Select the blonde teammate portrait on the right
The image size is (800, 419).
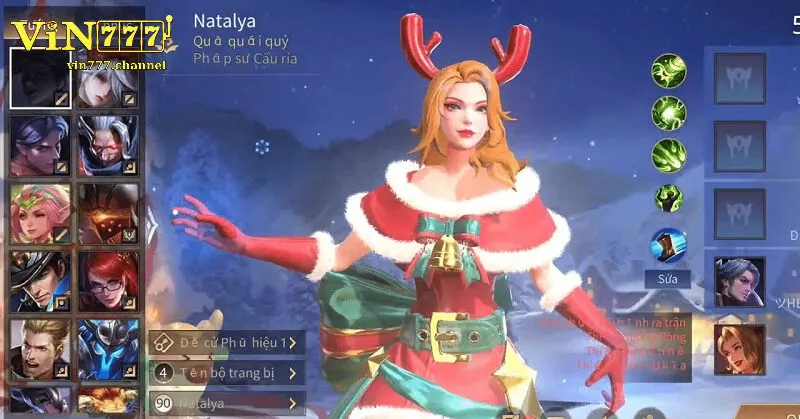(x=739, y=349)
